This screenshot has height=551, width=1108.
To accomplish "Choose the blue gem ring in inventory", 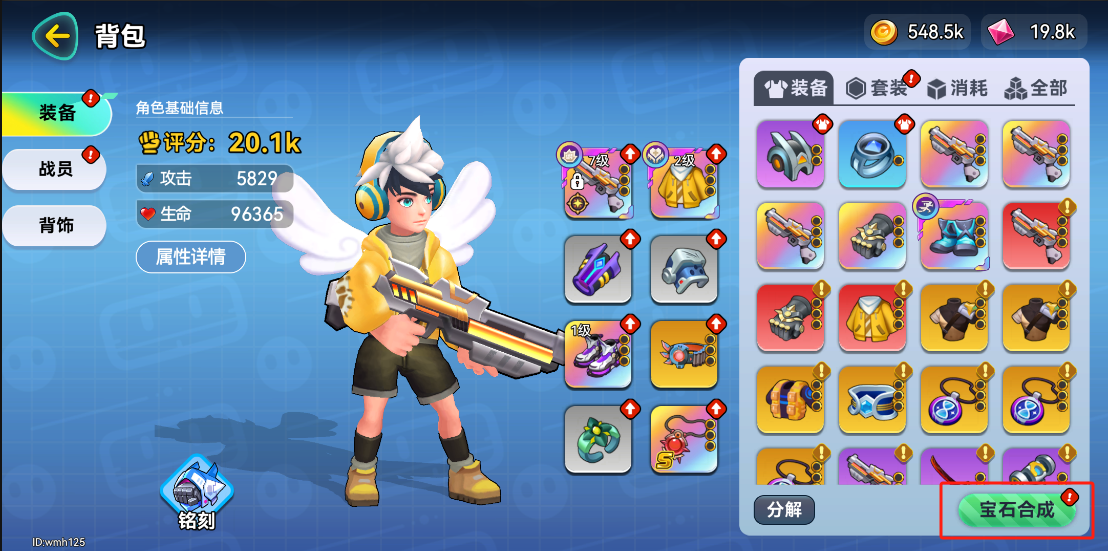I will [872, 154].
